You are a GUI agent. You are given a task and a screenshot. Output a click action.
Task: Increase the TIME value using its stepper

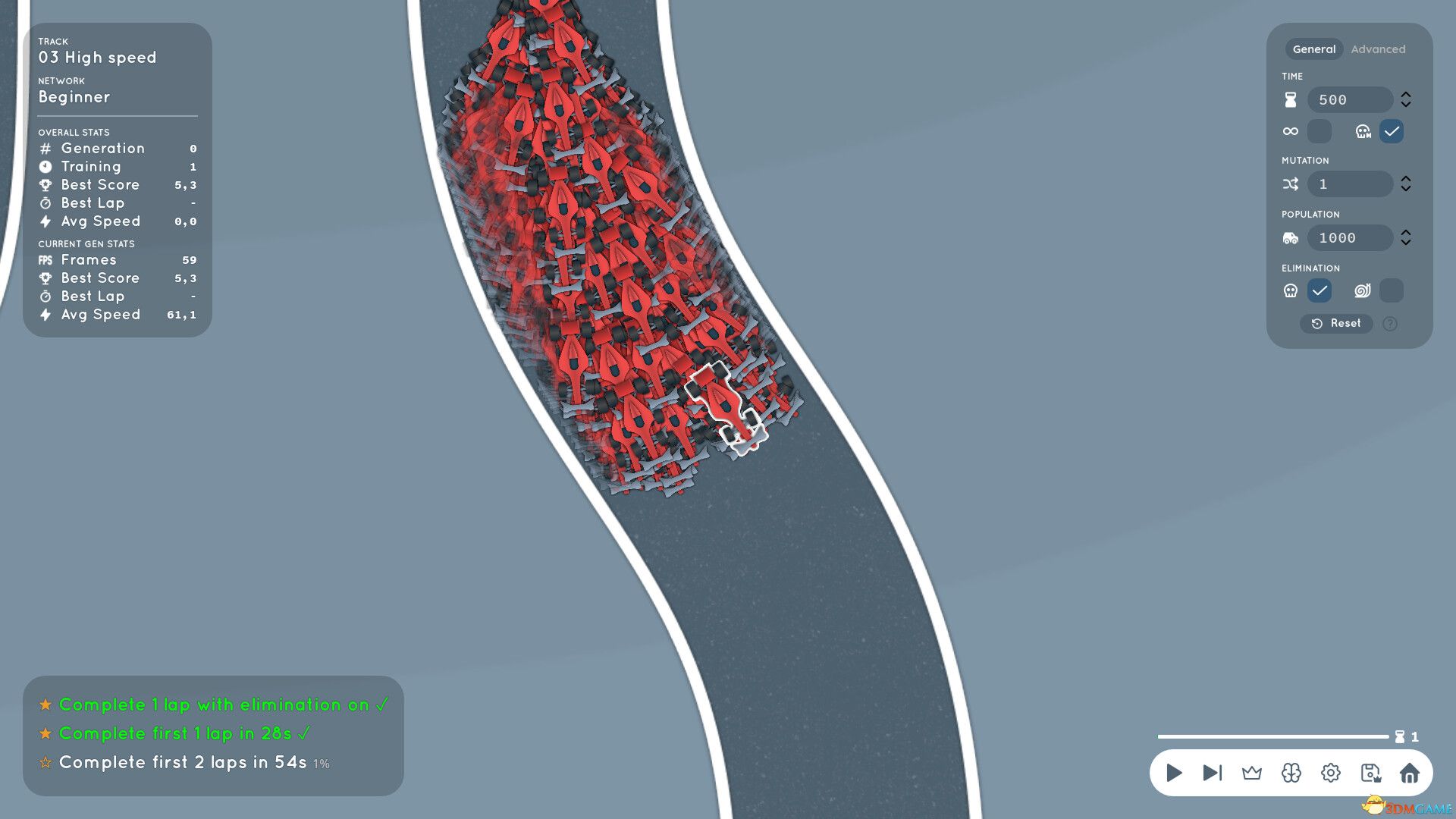click(1407, 95)
